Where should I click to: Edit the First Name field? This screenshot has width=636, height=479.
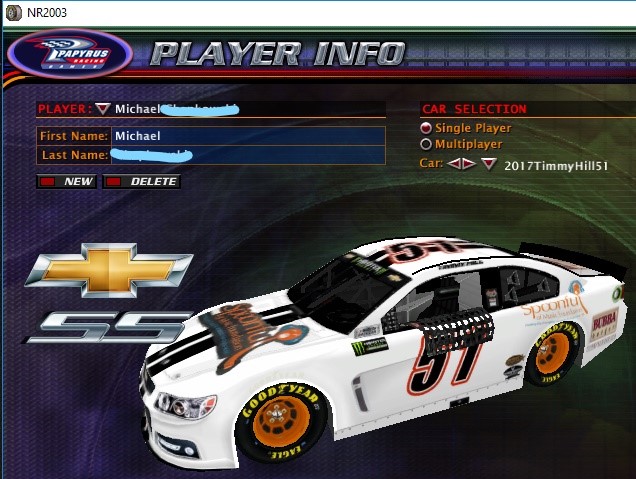247,135
